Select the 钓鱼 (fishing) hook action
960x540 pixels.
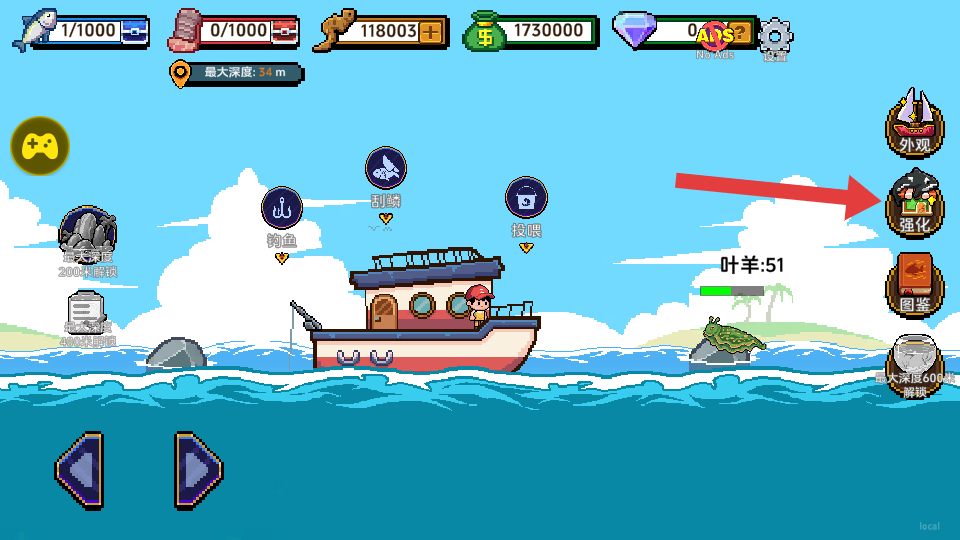tap(282, 208)
